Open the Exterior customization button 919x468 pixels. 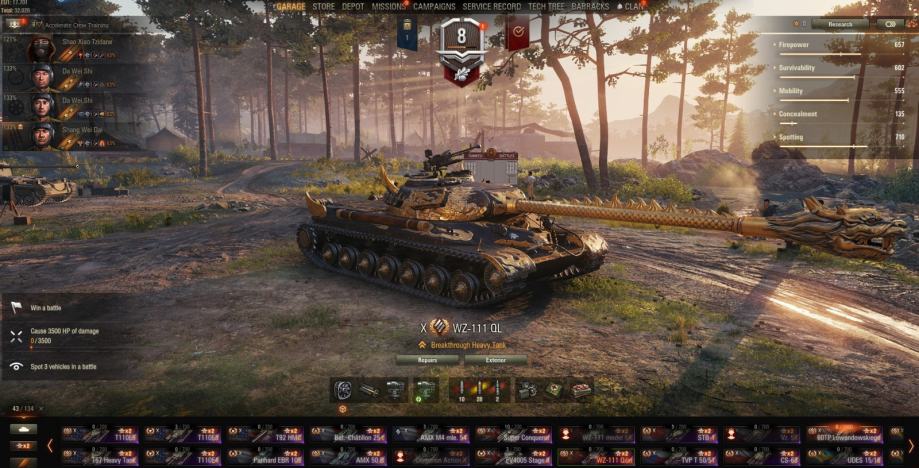495,359
